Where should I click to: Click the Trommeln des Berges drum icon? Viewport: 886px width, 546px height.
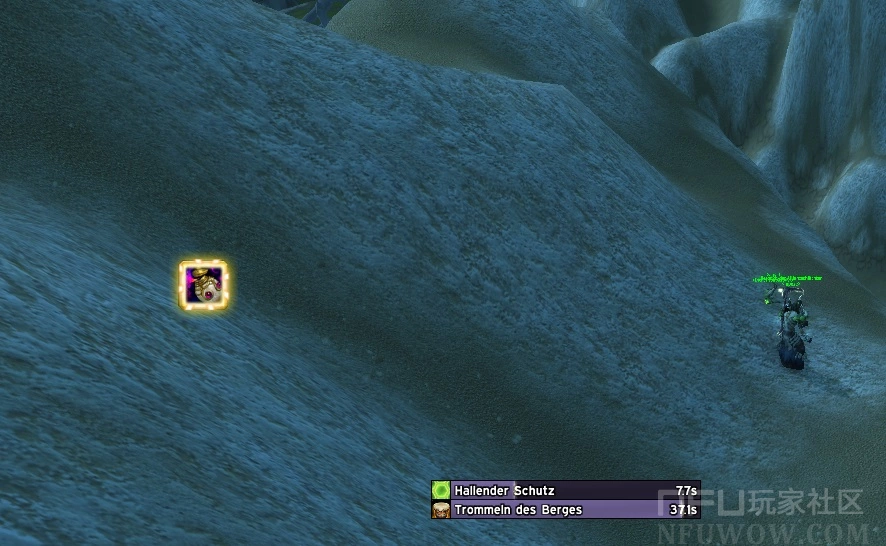(x=441, y=509)
